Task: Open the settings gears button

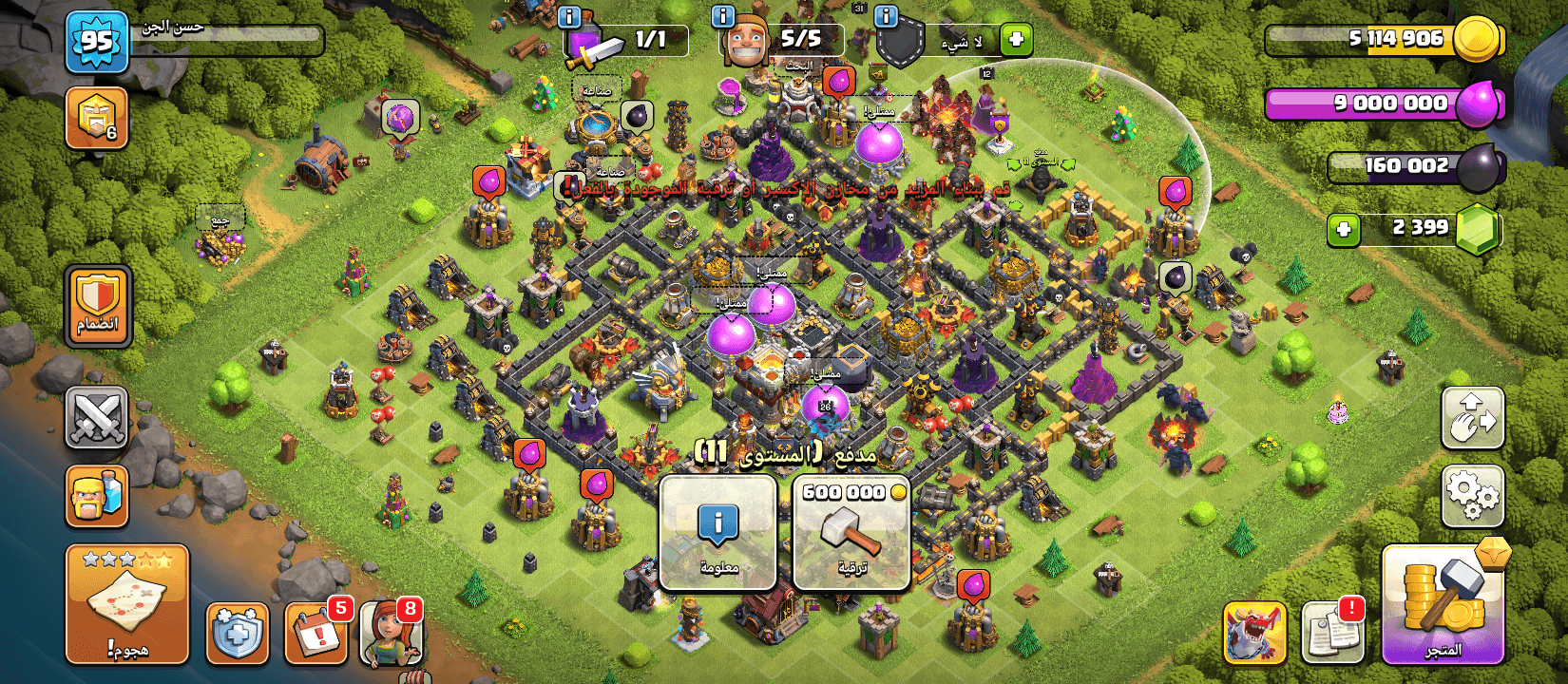Action: (x=1472, y=496)
